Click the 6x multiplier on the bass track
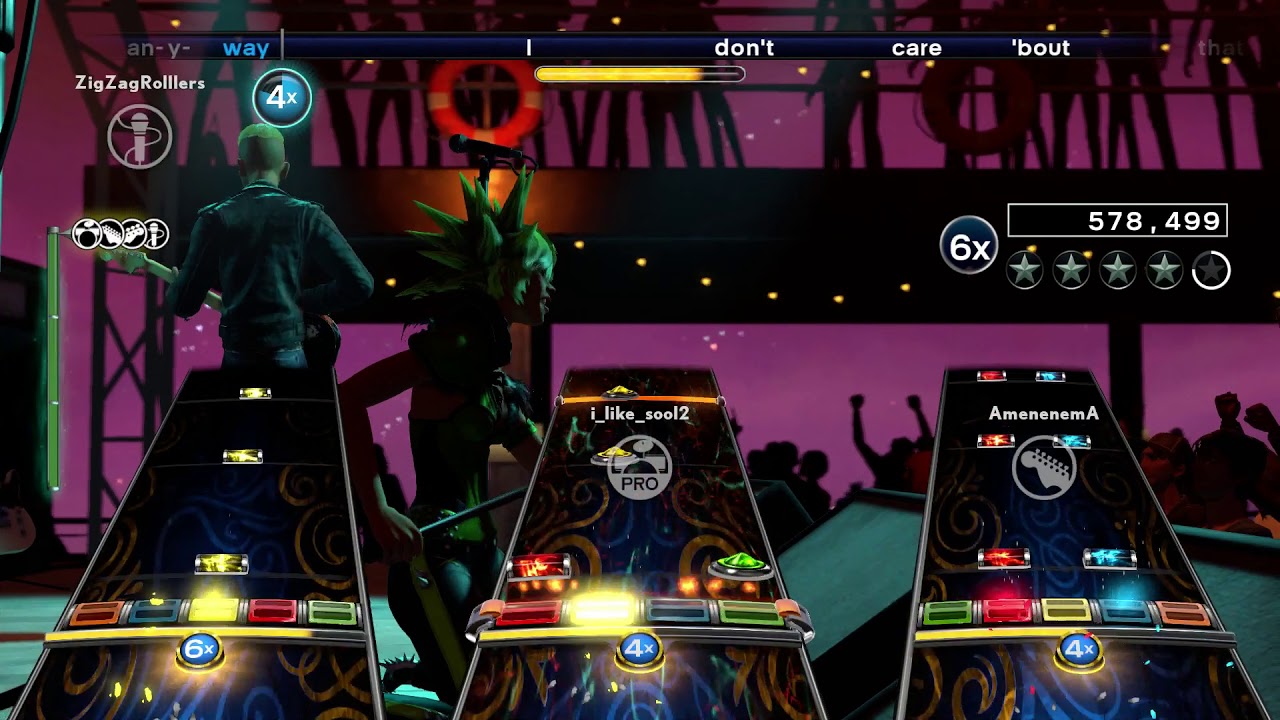Image resolution: width=1280 pixels, height=720 pixels. pyautogui.click(x=200, y=650)
